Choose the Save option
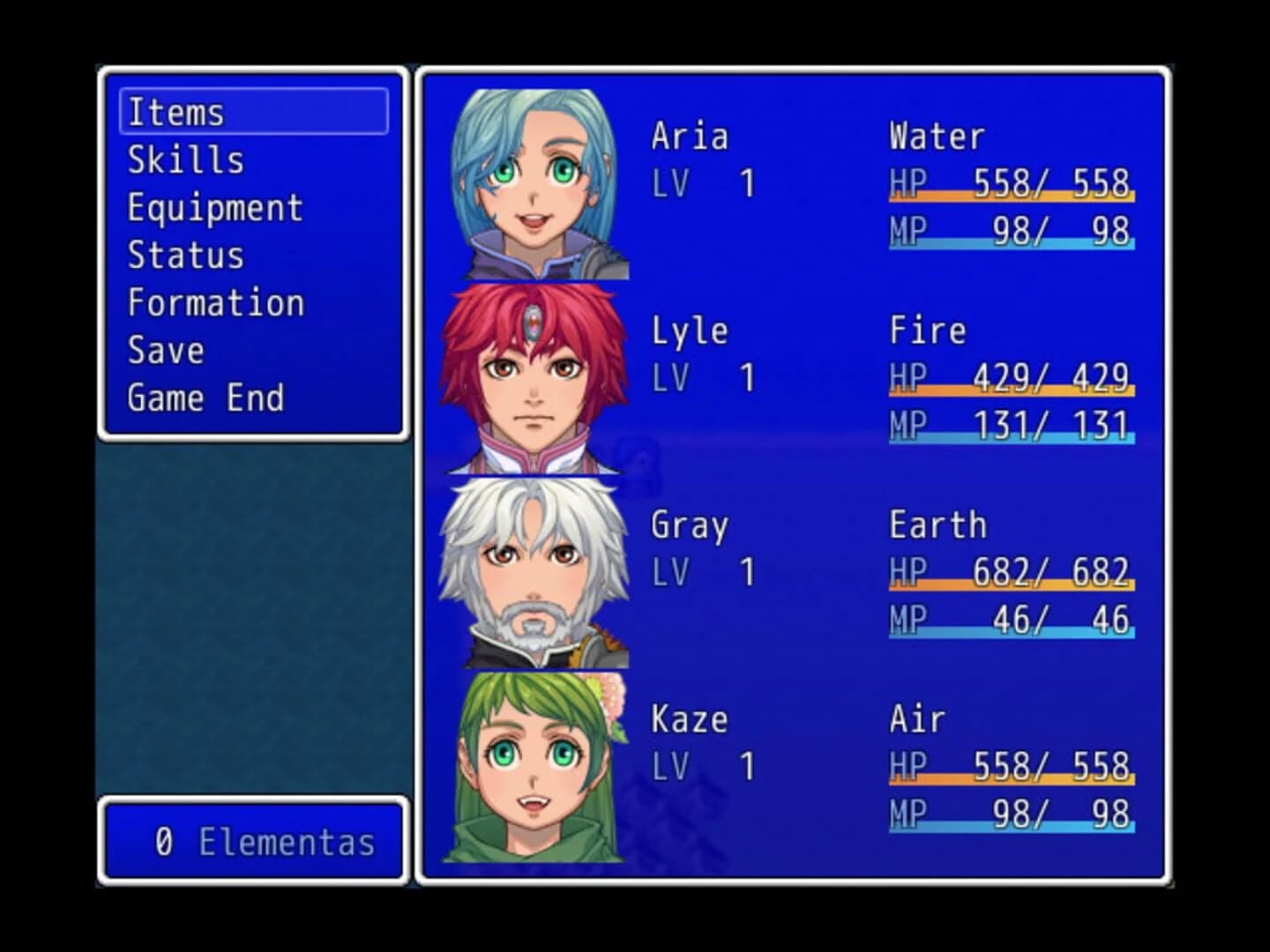 pyautogui.click(x=164, y=350)
